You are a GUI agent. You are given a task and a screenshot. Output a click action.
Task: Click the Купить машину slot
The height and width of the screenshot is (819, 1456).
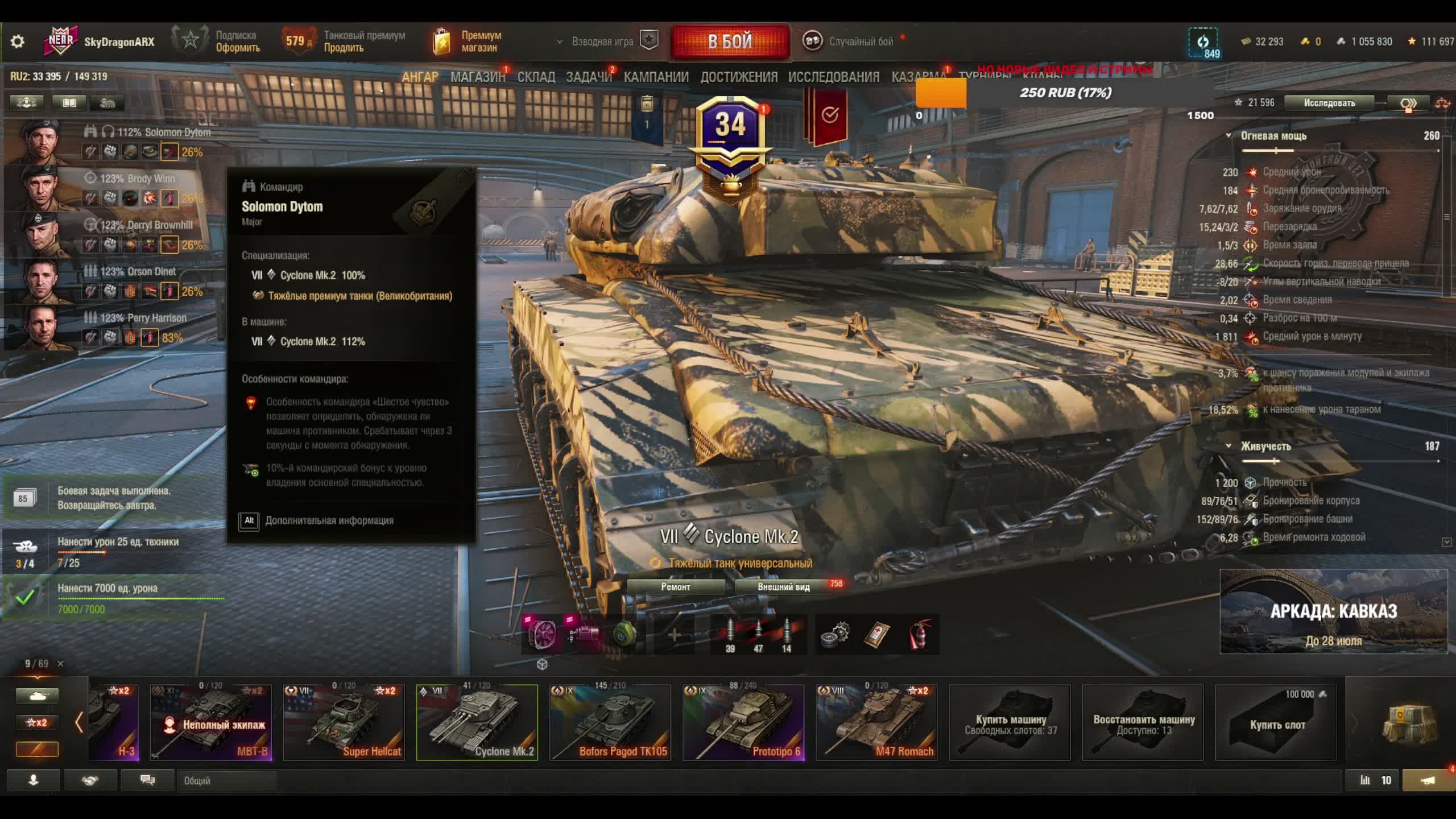[x=1010, y=722]
